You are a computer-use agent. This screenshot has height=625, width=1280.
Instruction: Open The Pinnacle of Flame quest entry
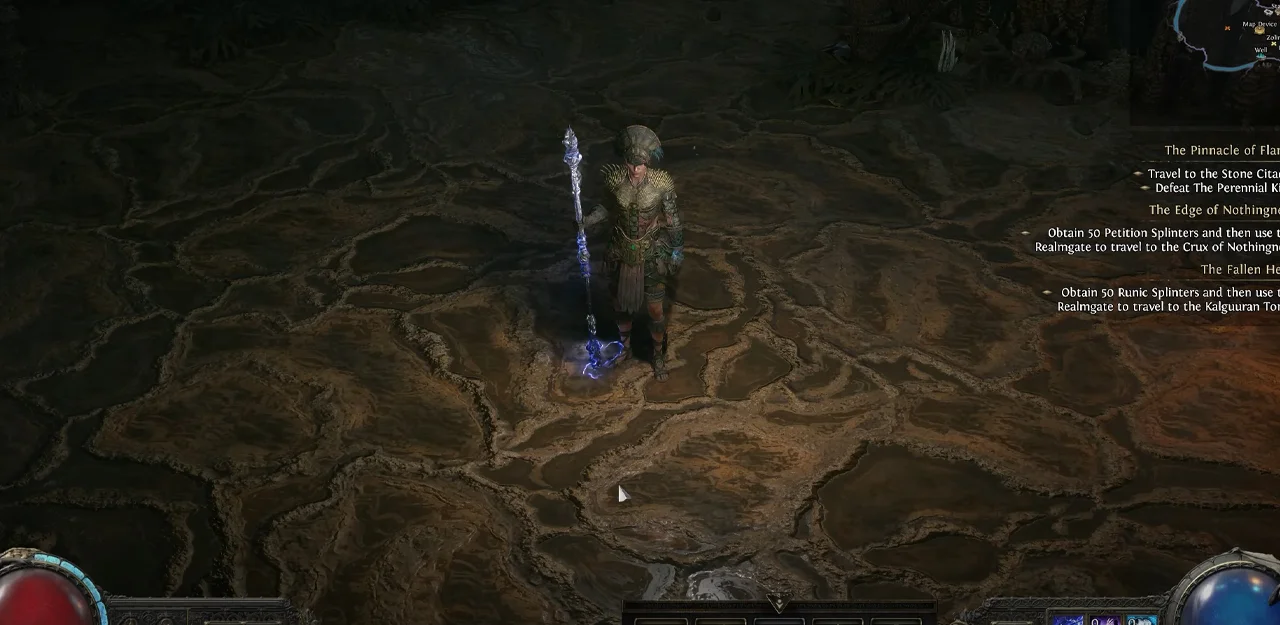point(1221,150)
